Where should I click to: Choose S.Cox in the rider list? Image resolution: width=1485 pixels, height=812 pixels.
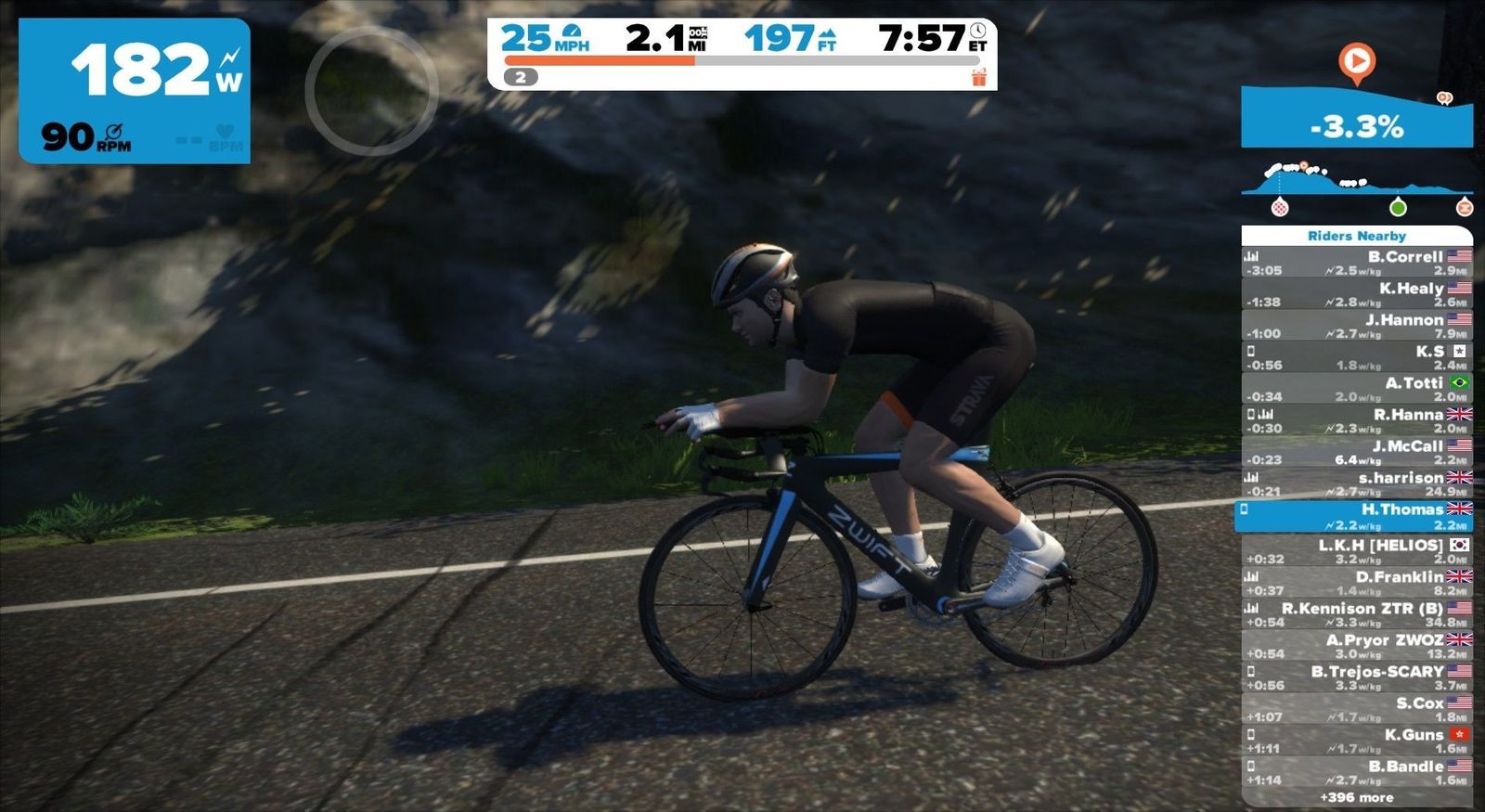click(1357, 709)
